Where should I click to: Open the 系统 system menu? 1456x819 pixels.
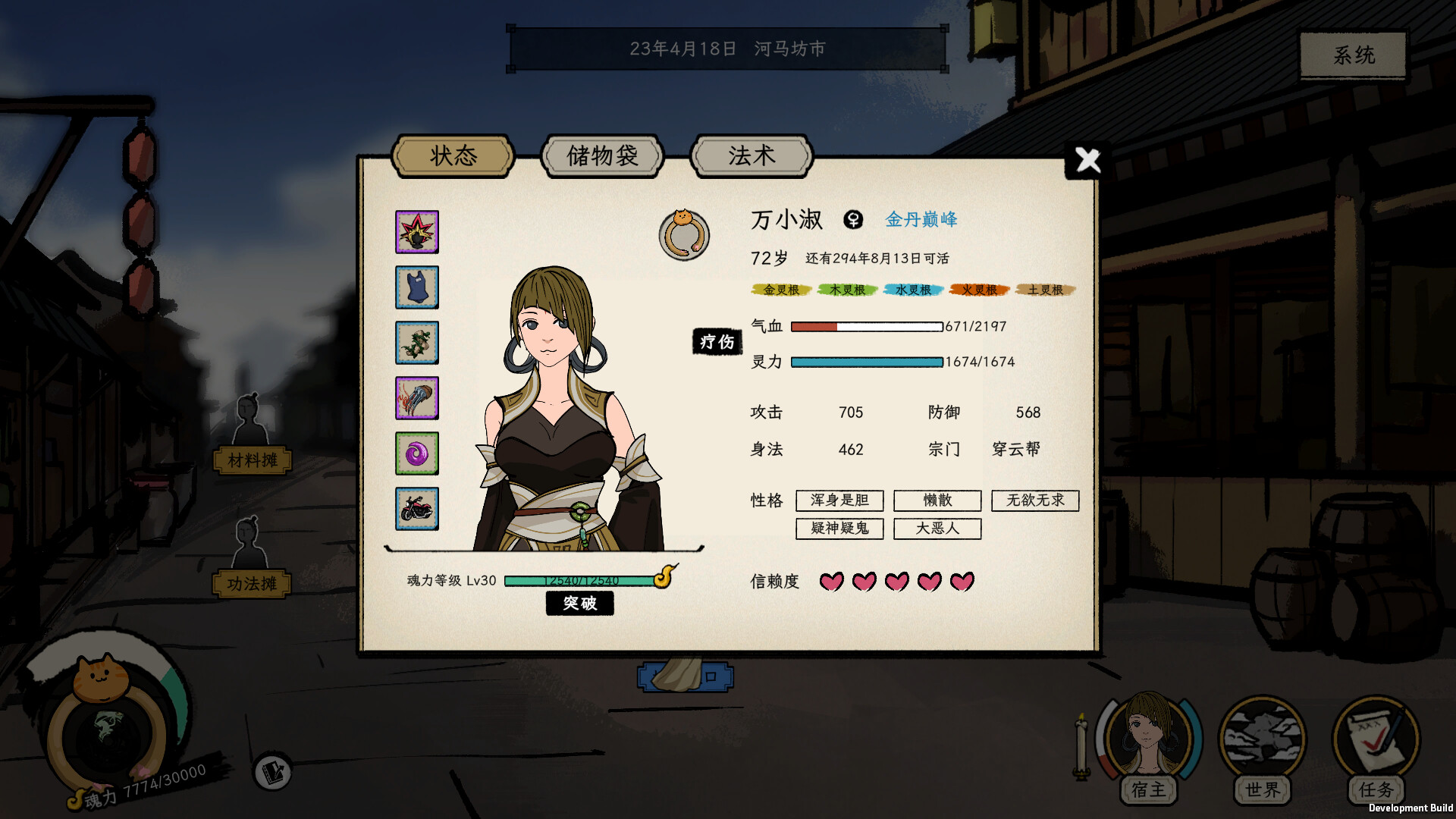[x=1351, y=55]
